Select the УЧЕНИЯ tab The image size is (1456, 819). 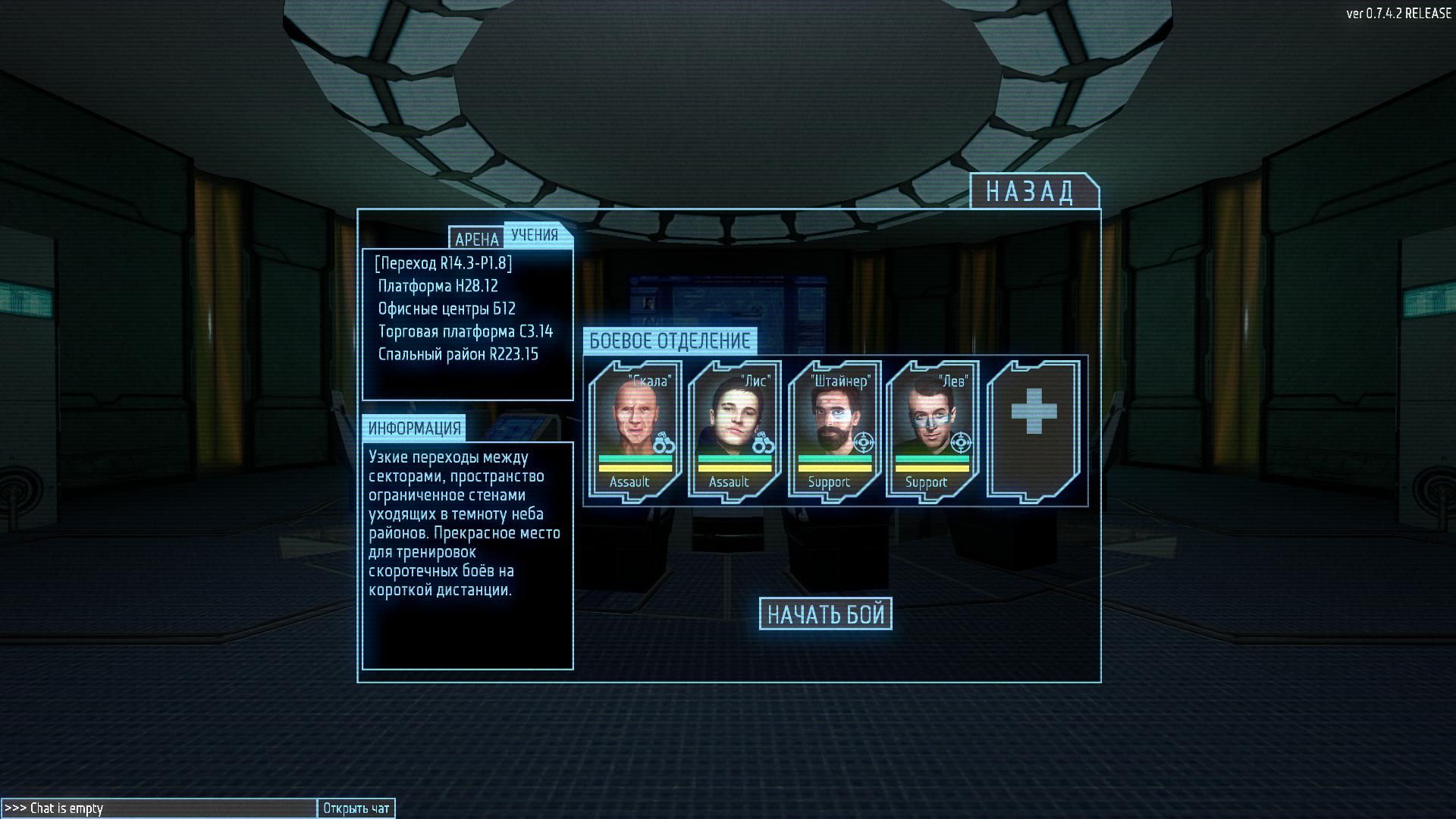[535, 235]
